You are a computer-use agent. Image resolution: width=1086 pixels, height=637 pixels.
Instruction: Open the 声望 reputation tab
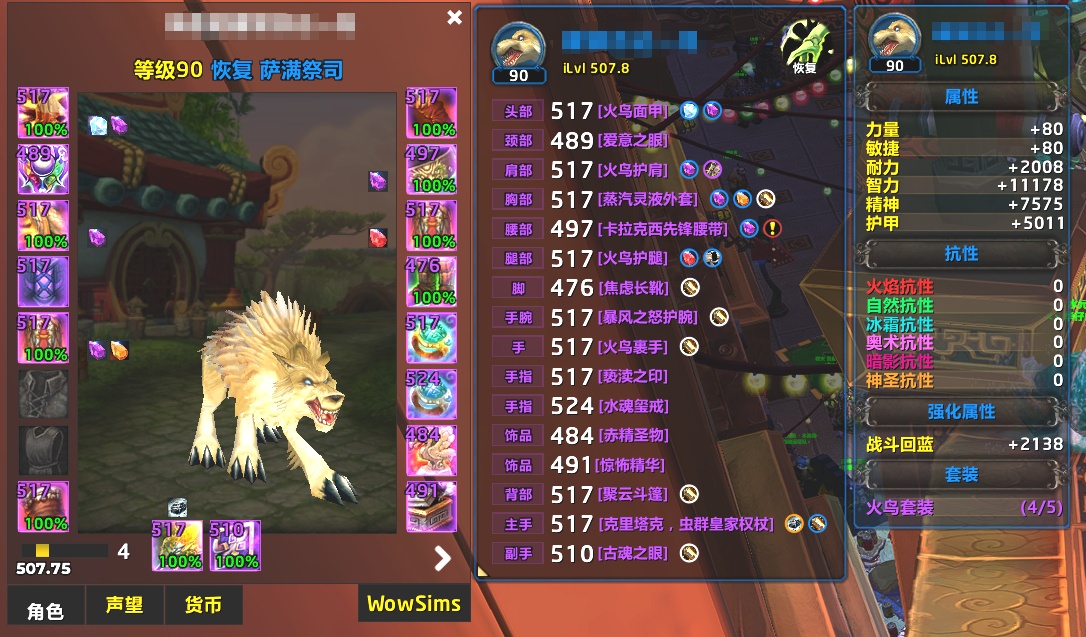(x=124, y=605)
